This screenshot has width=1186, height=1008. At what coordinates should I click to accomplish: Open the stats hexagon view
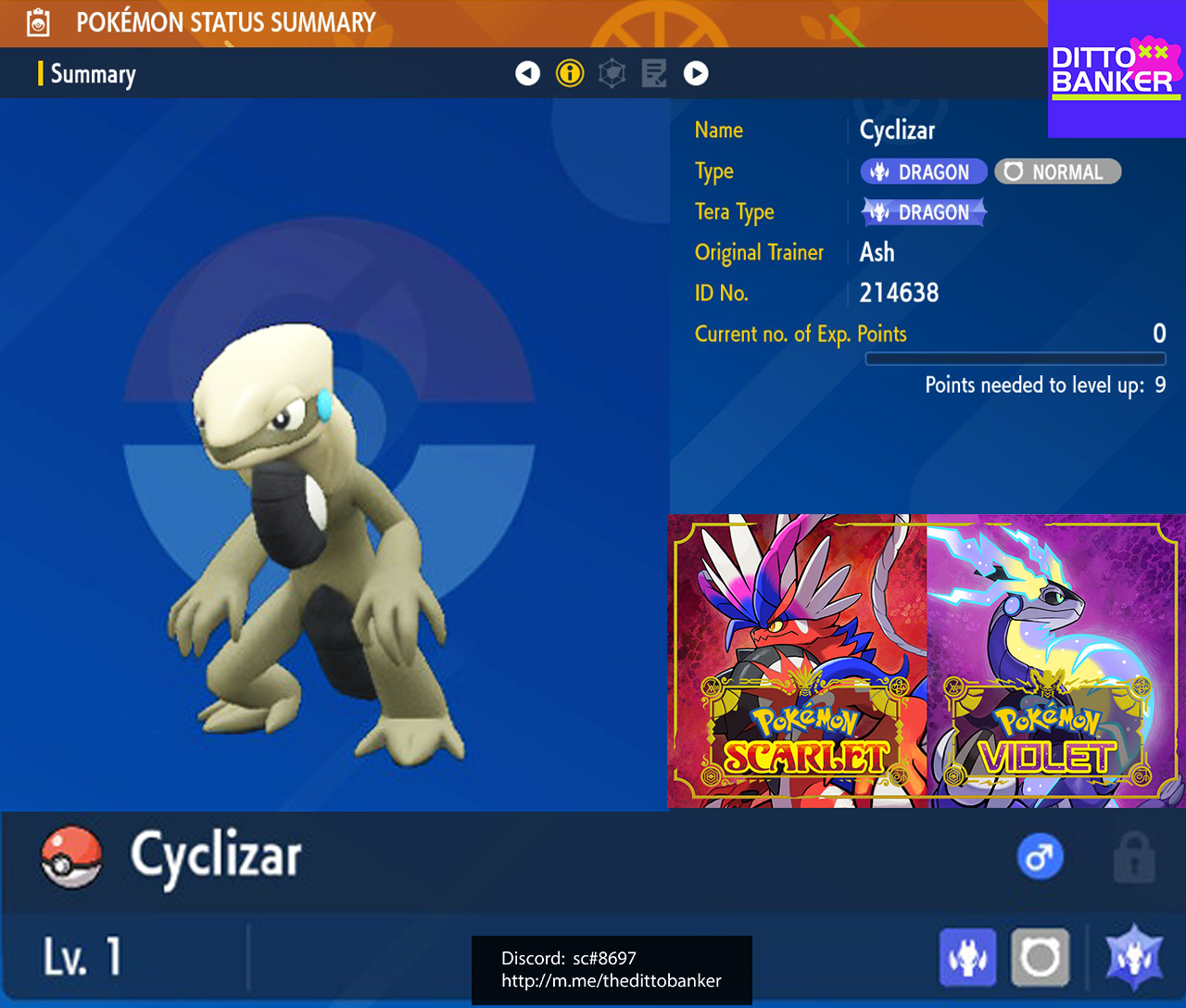pyautogui.click(x=612, y=73)
